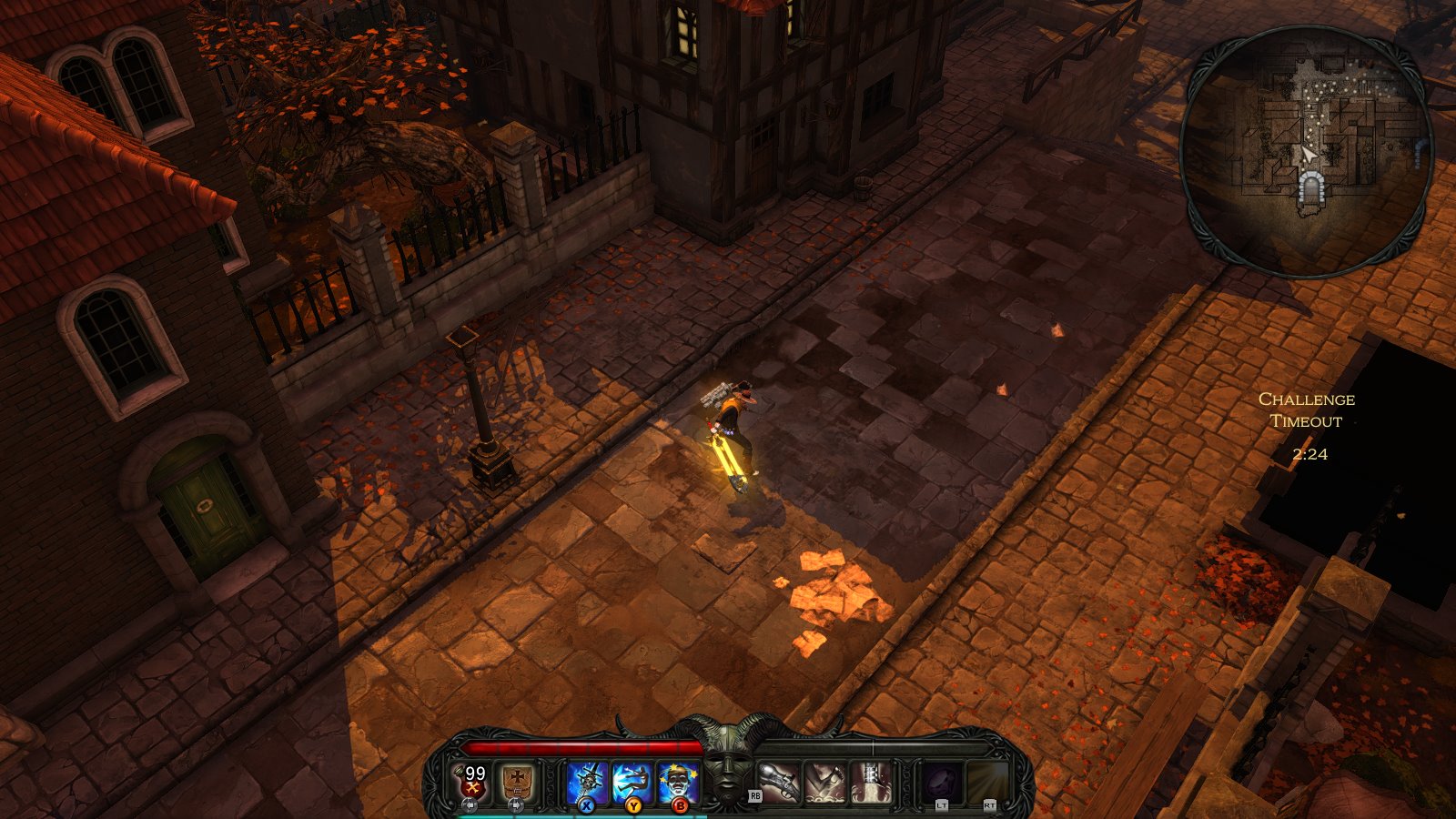Select the dark purple orb slot
This screenshot has height=819, width=1456.
tap(942, 782)
